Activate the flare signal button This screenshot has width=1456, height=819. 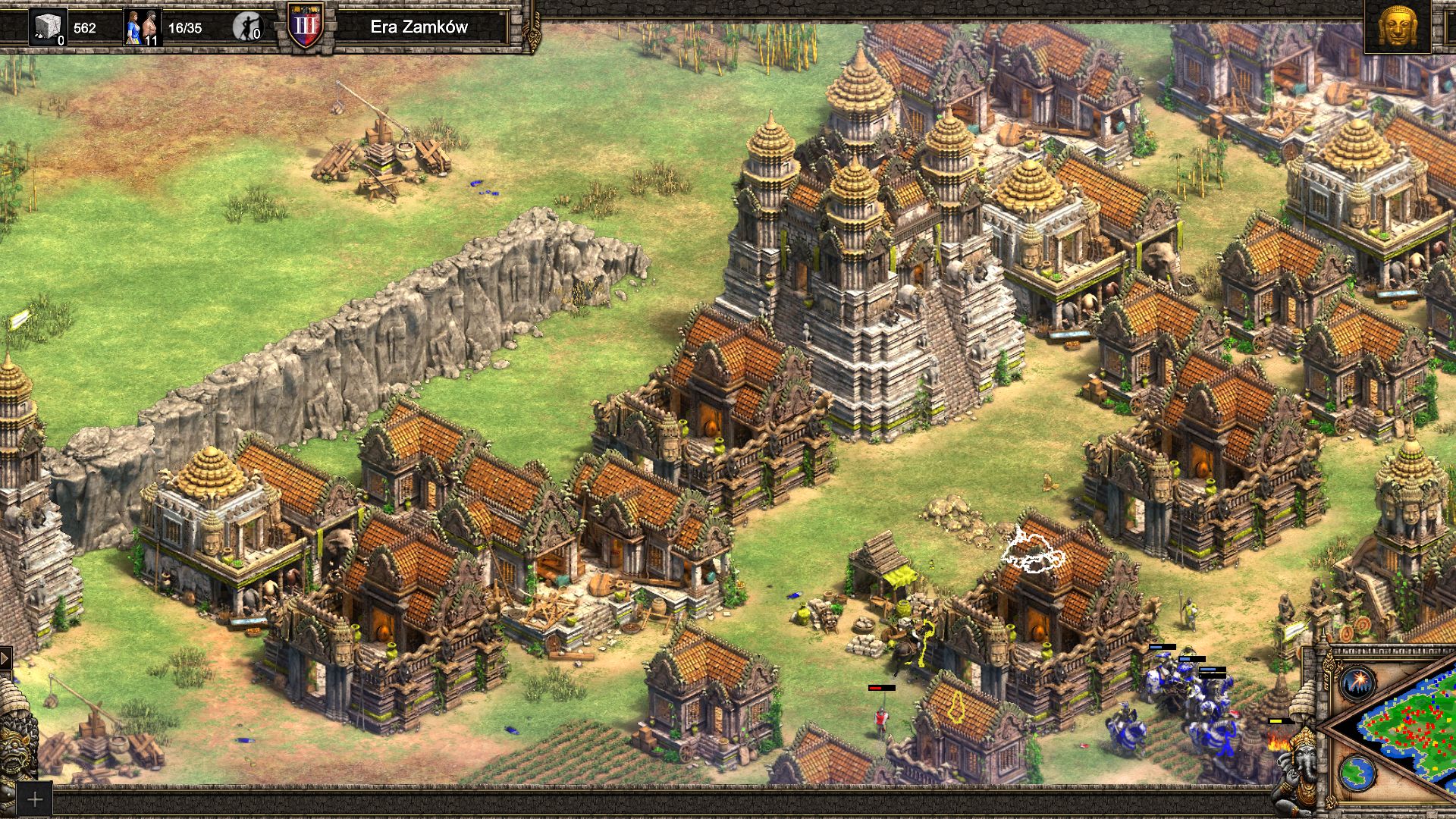click(1357, 683)
